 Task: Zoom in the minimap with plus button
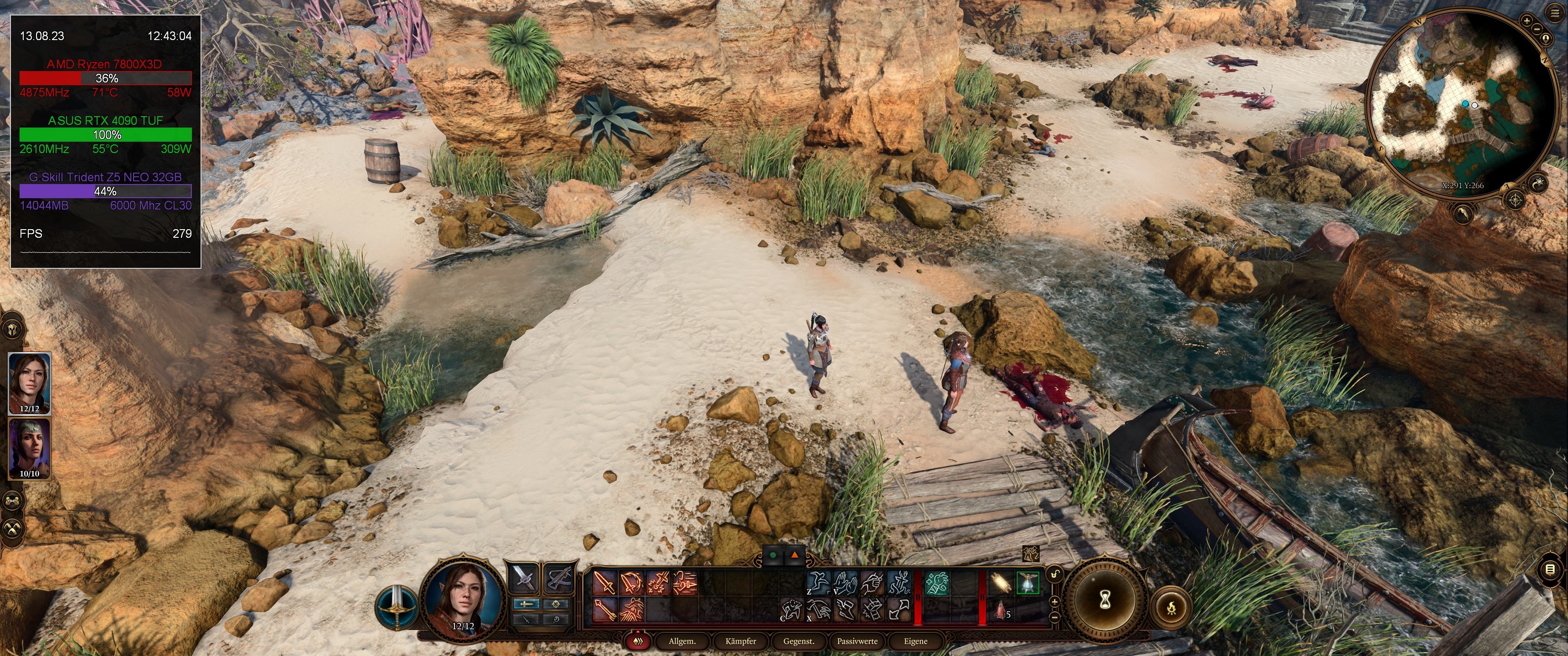(1527, 20)
